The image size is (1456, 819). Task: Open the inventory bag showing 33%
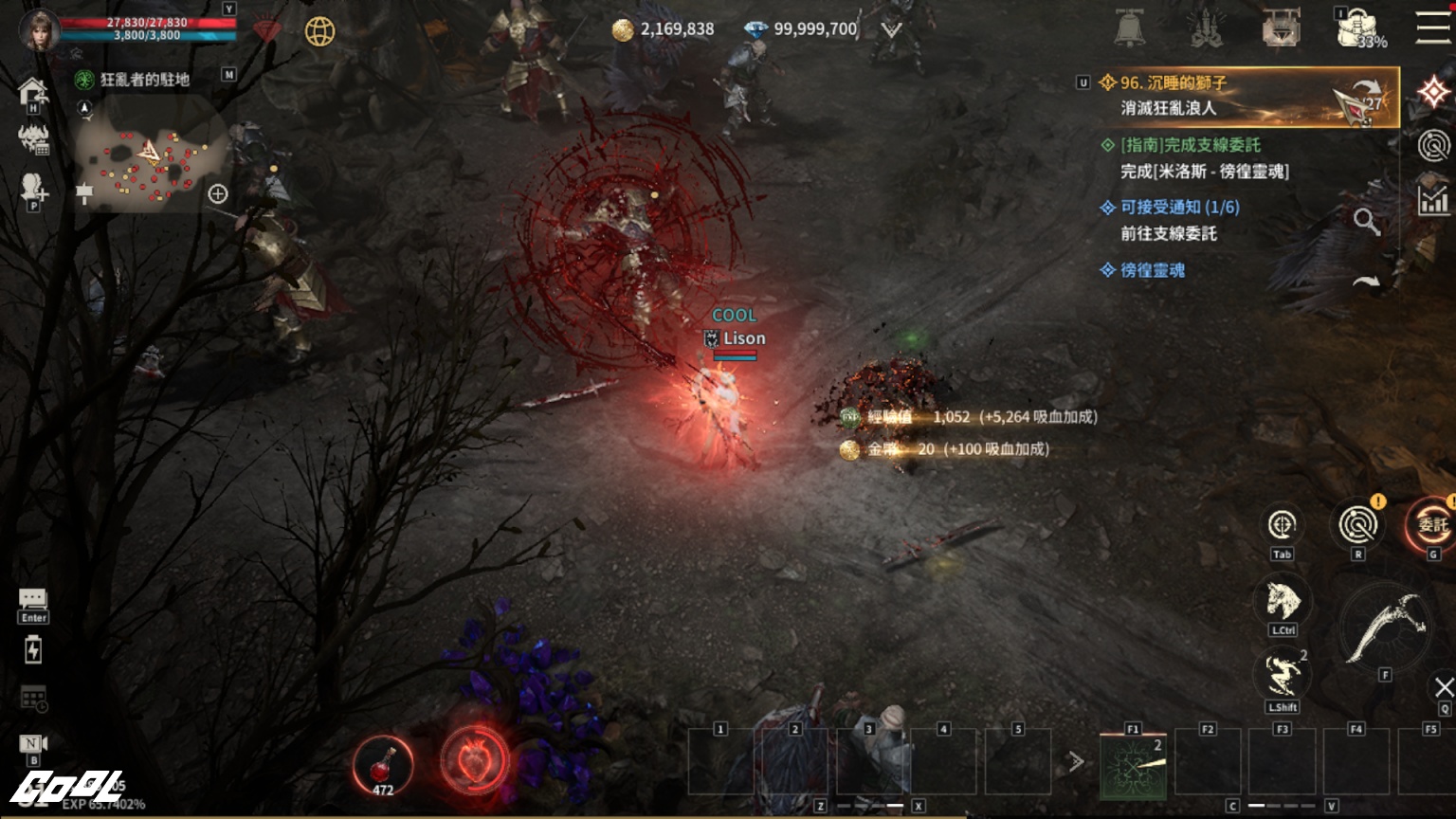click(x=1357, y=28)
